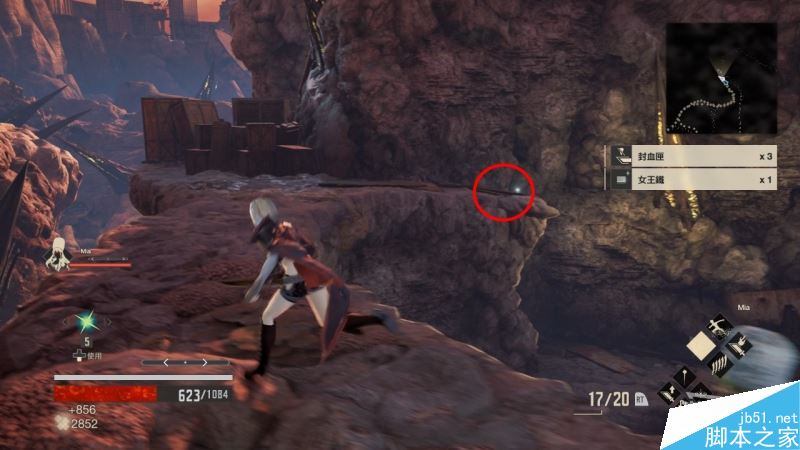Use the green star quick item
This screenshot has height=450, width=800.
point(86,321)
